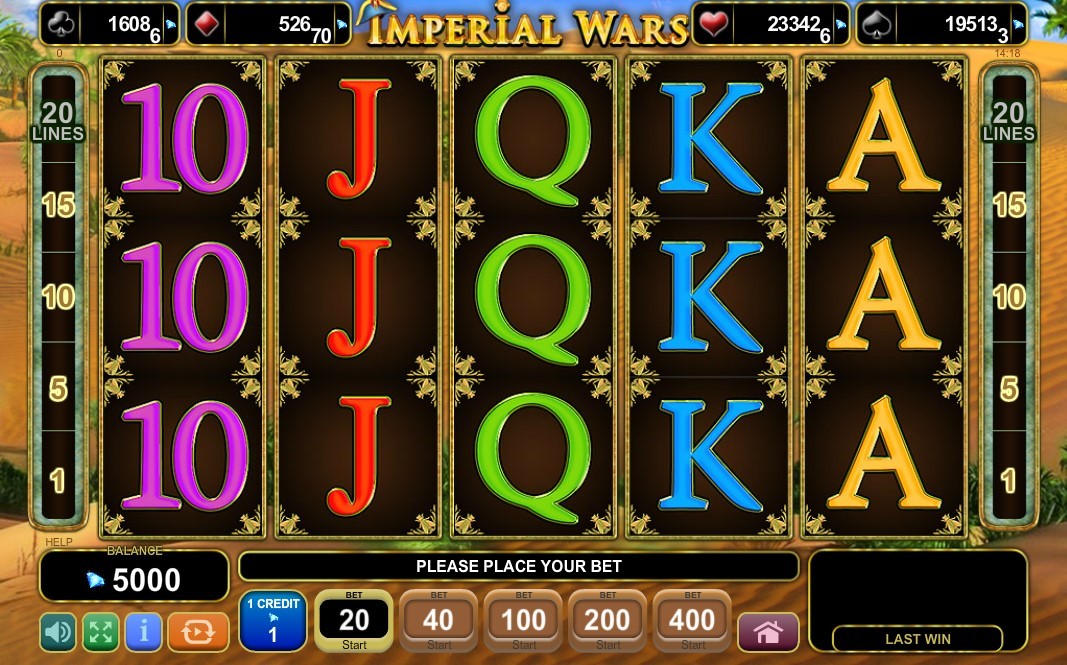Open the blue info paytable button
Viewport: 1067px width, 665px height.
click(x=144, y=631)
